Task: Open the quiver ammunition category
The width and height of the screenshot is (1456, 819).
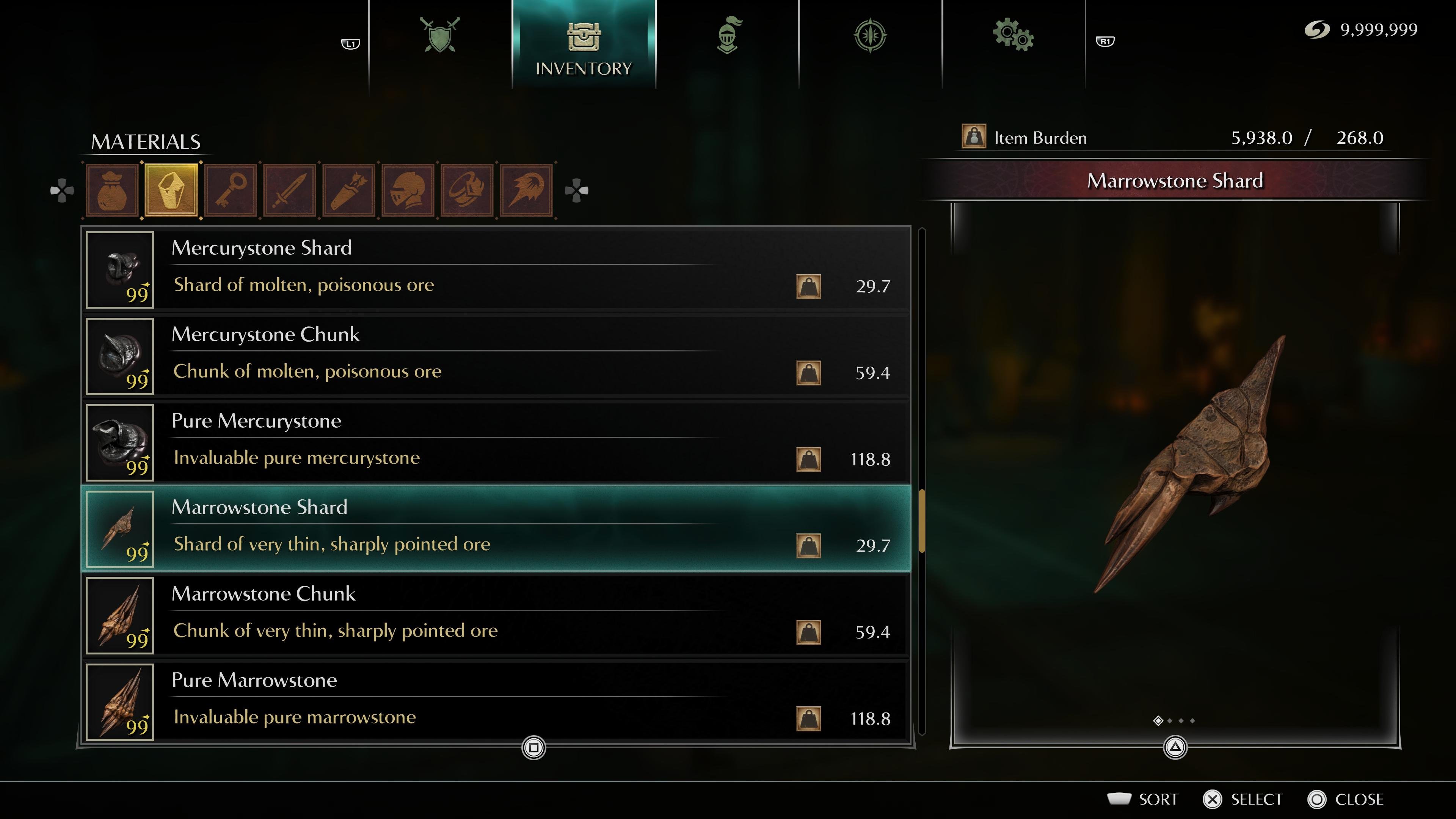Action: point(349,190)
